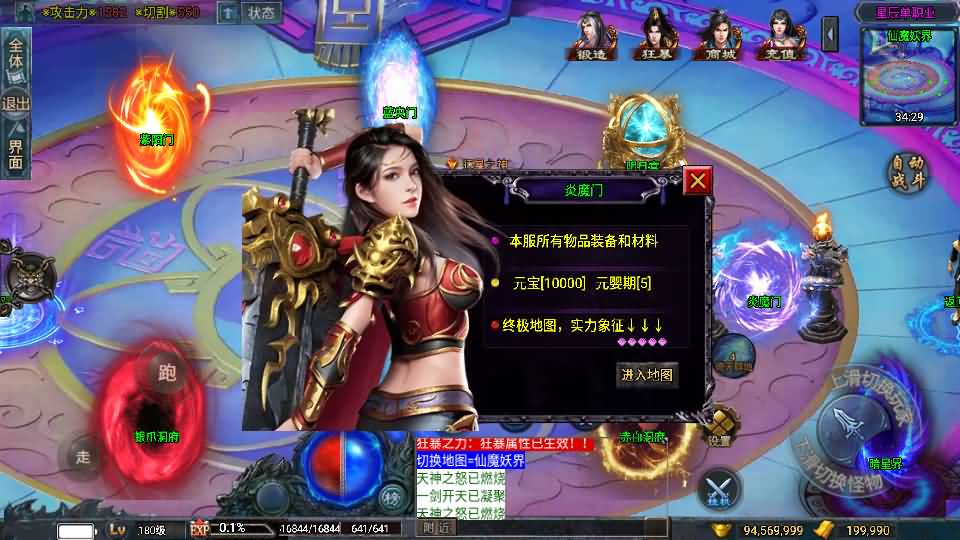Click the 进入地图 enter map button
Viewport: 960px width, 540px height.
(648, 375)
